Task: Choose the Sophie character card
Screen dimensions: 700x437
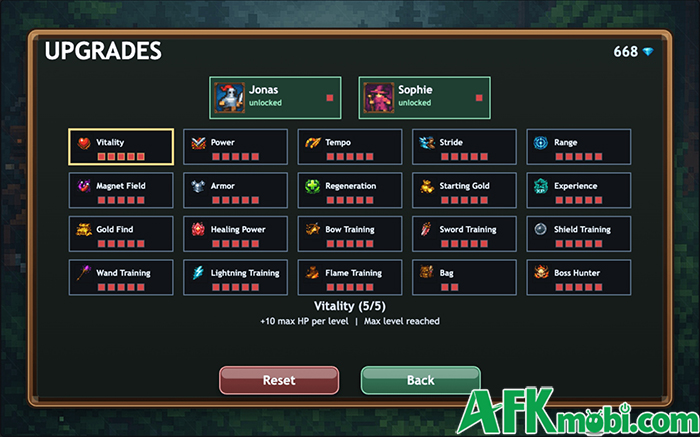Action: 426,97
